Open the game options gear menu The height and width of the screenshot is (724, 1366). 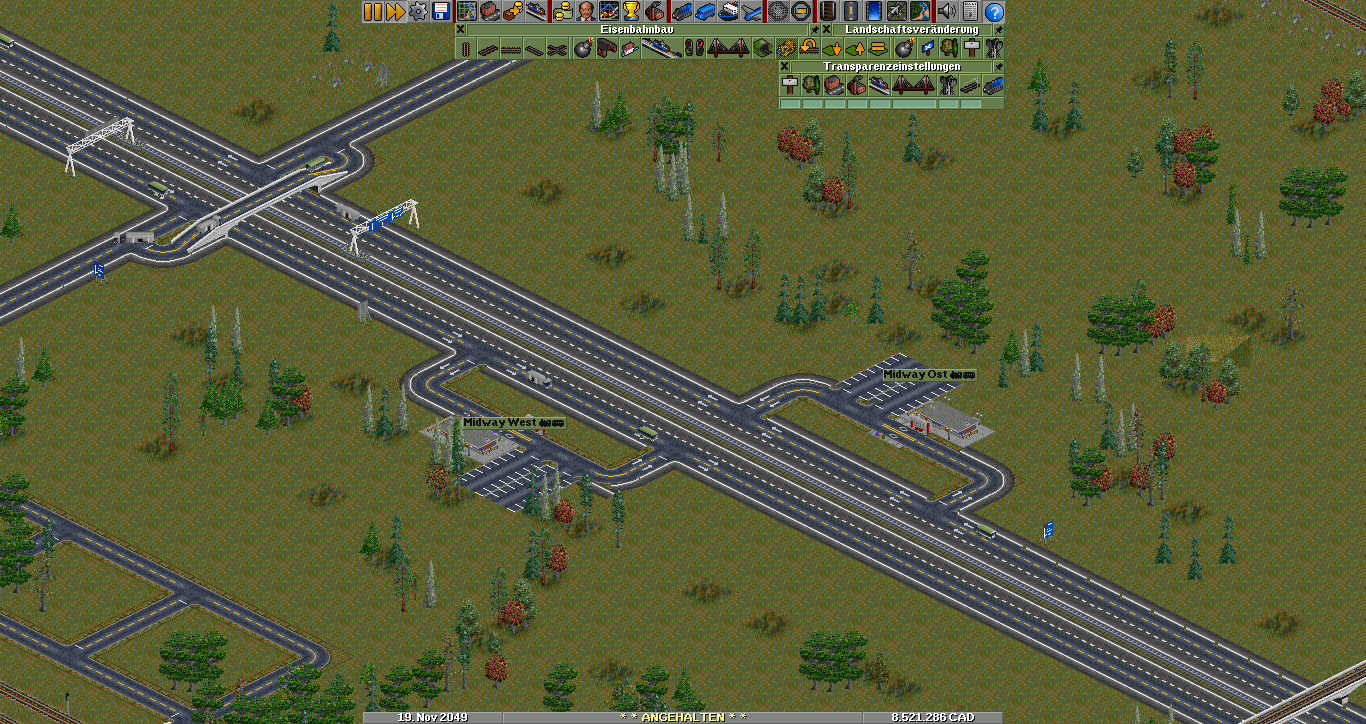(x=416, y=12)
